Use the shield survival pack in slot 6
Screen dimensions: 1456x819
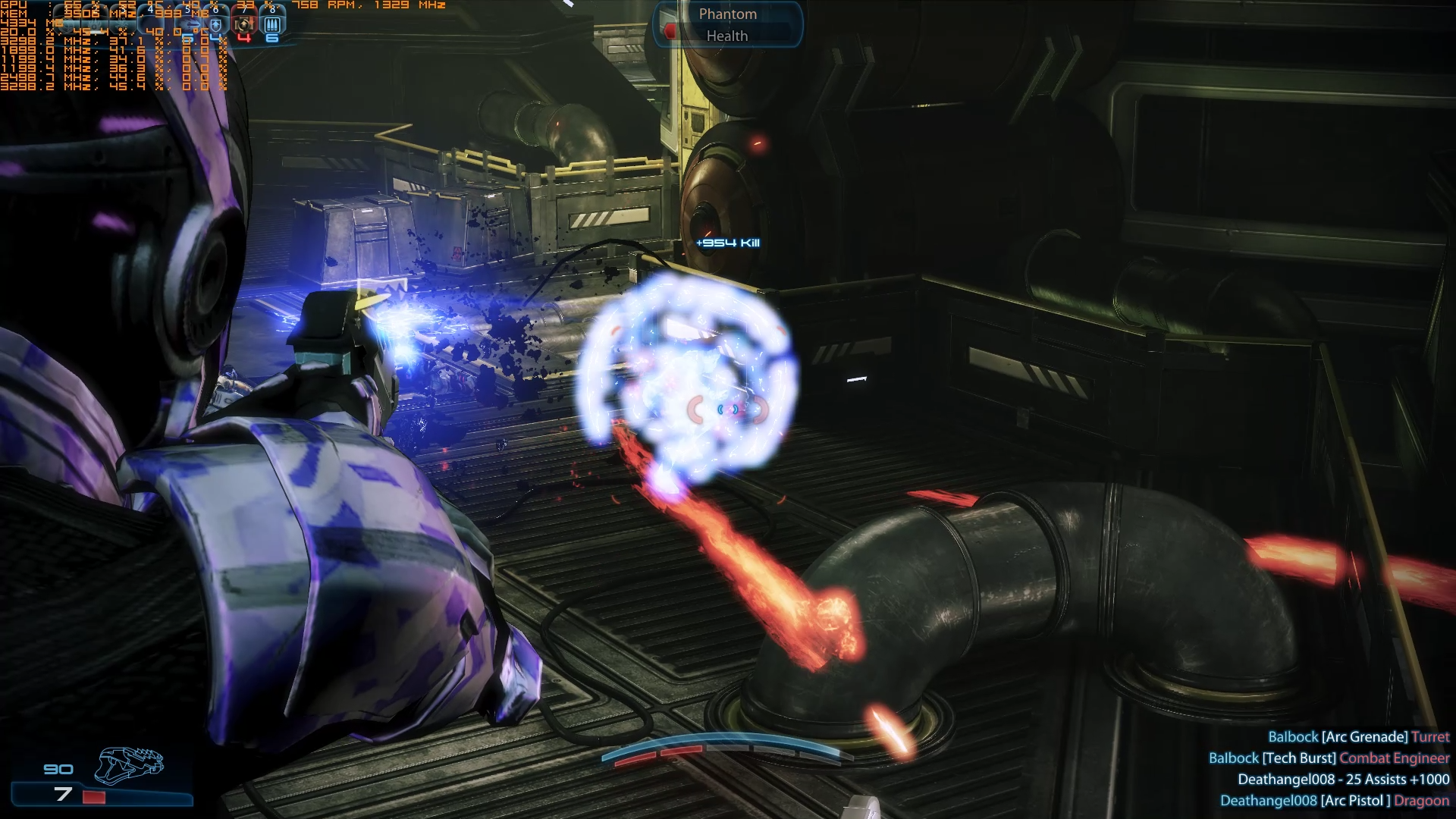216,24
